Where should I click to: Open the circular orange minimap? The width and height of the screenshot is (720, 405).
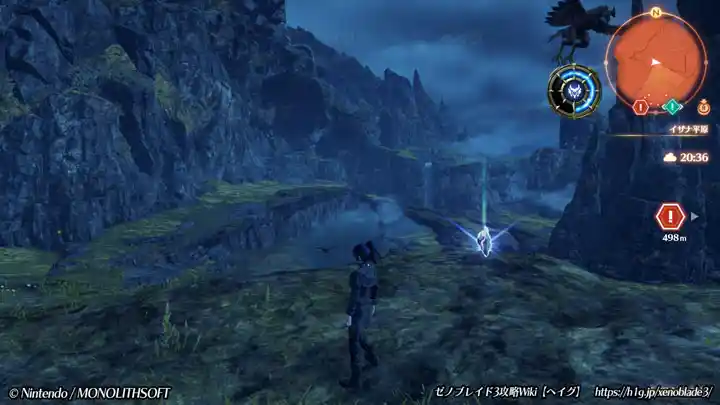(x=656, y=58)
